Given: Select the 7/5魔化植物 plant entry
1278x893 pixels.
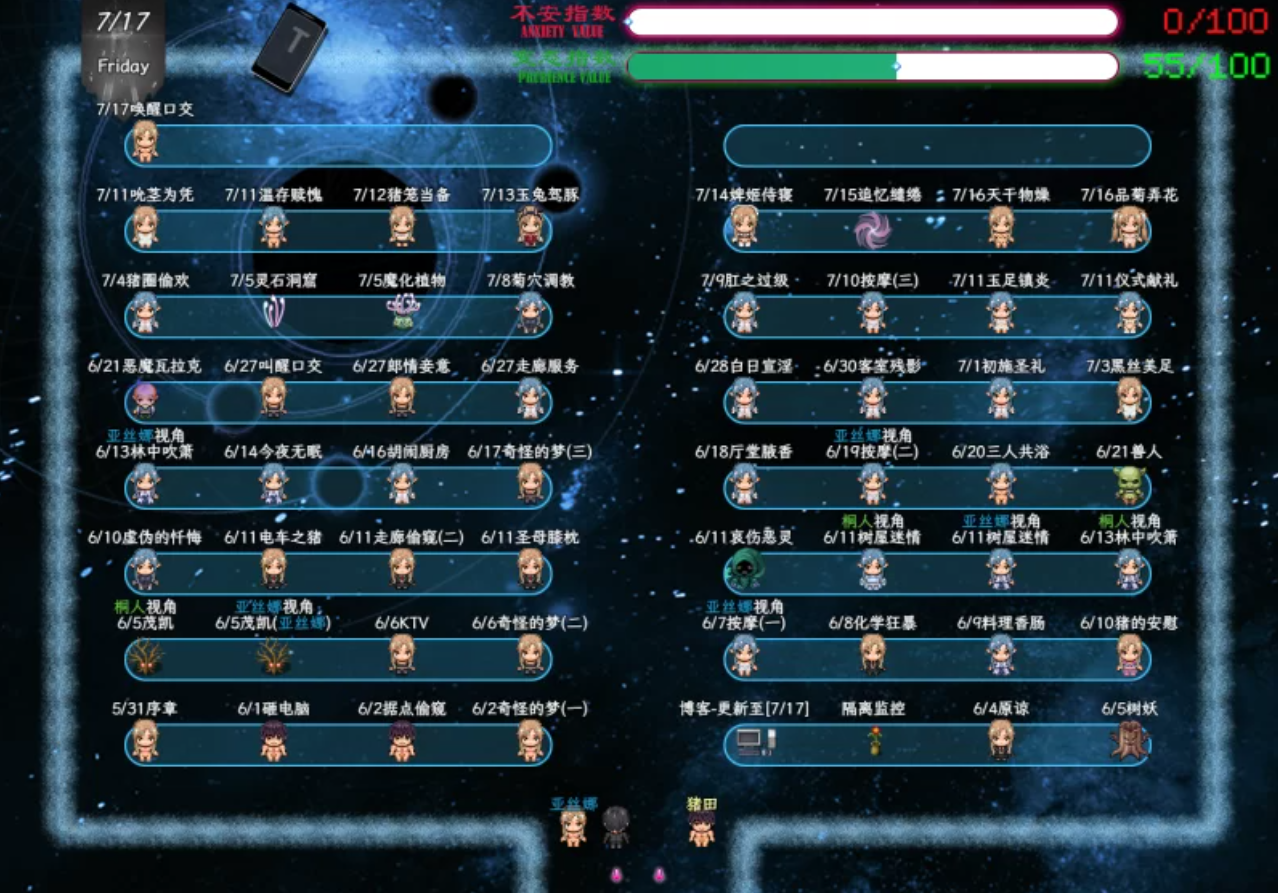Looking at the screenshot, I should point(402,315).
